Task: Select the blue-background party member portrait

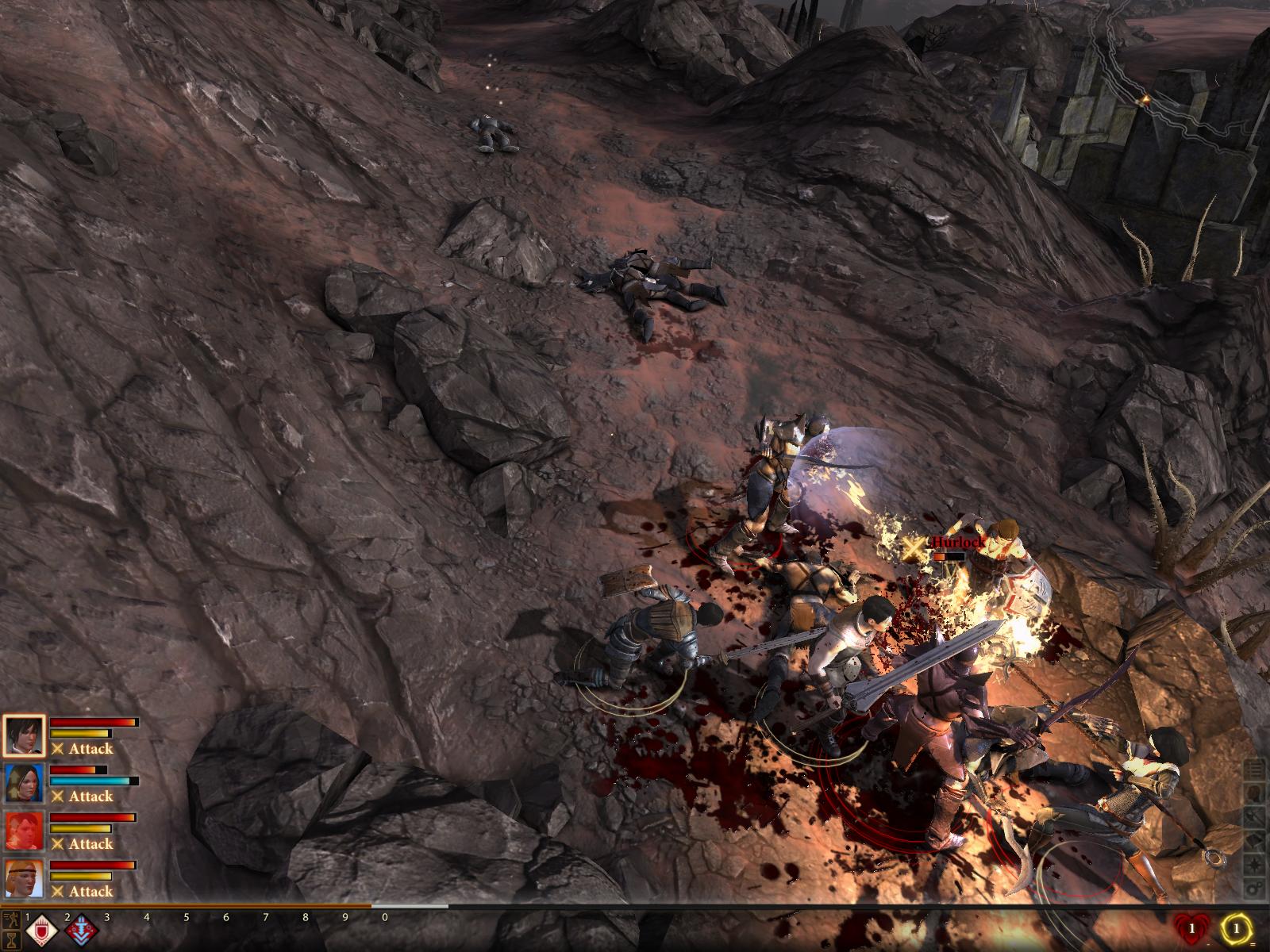Action: click(x=23, y=783)
